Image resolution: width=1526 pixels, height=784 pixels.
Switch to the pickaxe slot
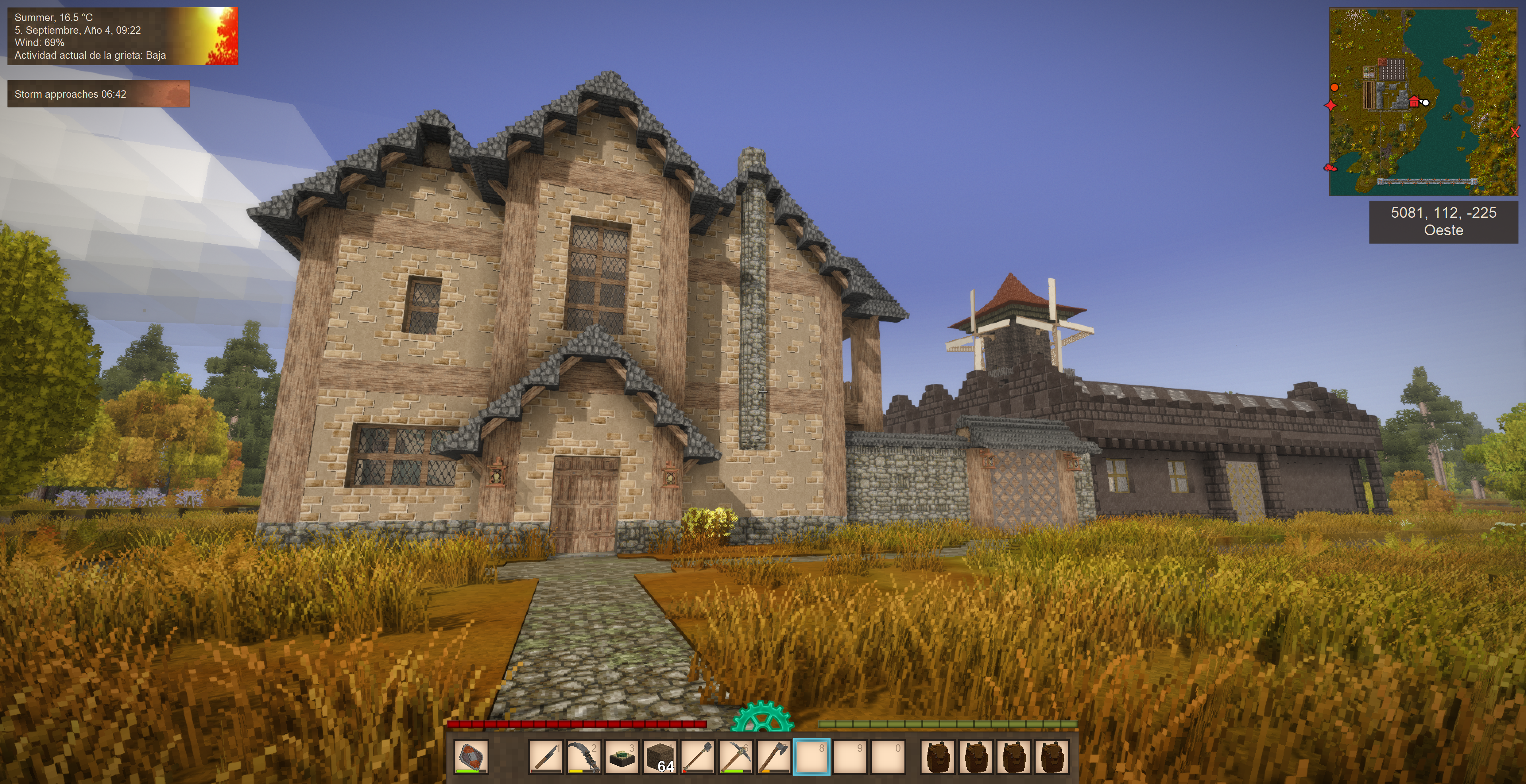(735, 757)
